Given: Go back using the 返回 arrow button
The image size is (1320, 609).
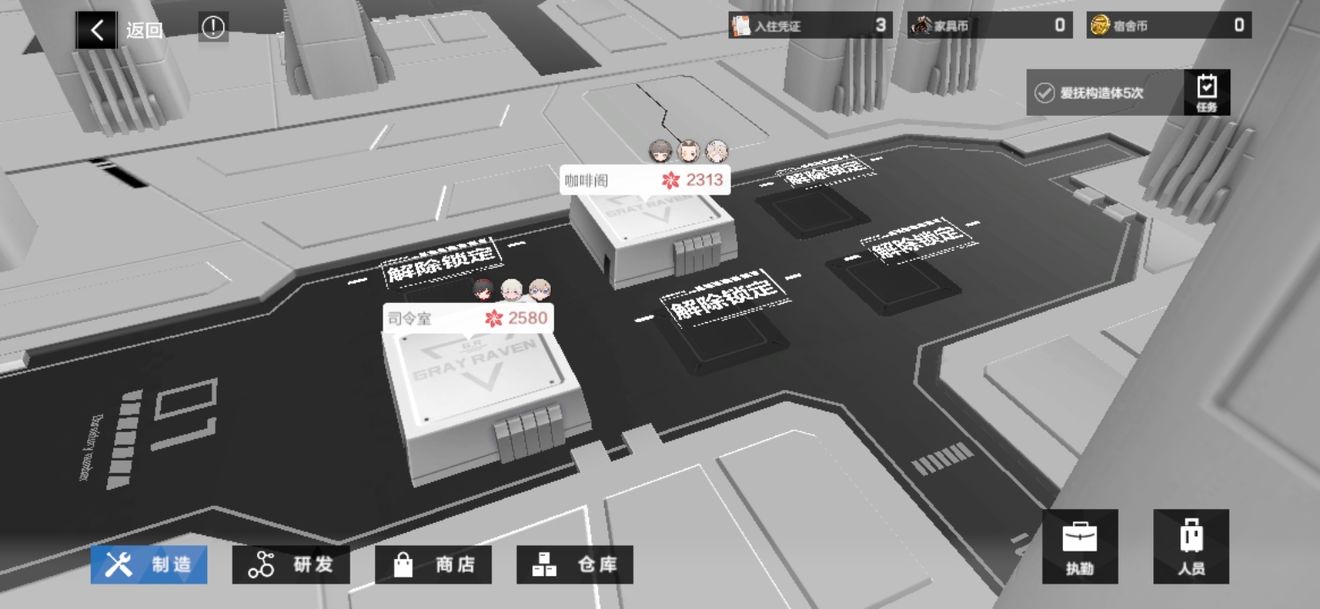Looking at the screenshot, I should pos(96,30).
